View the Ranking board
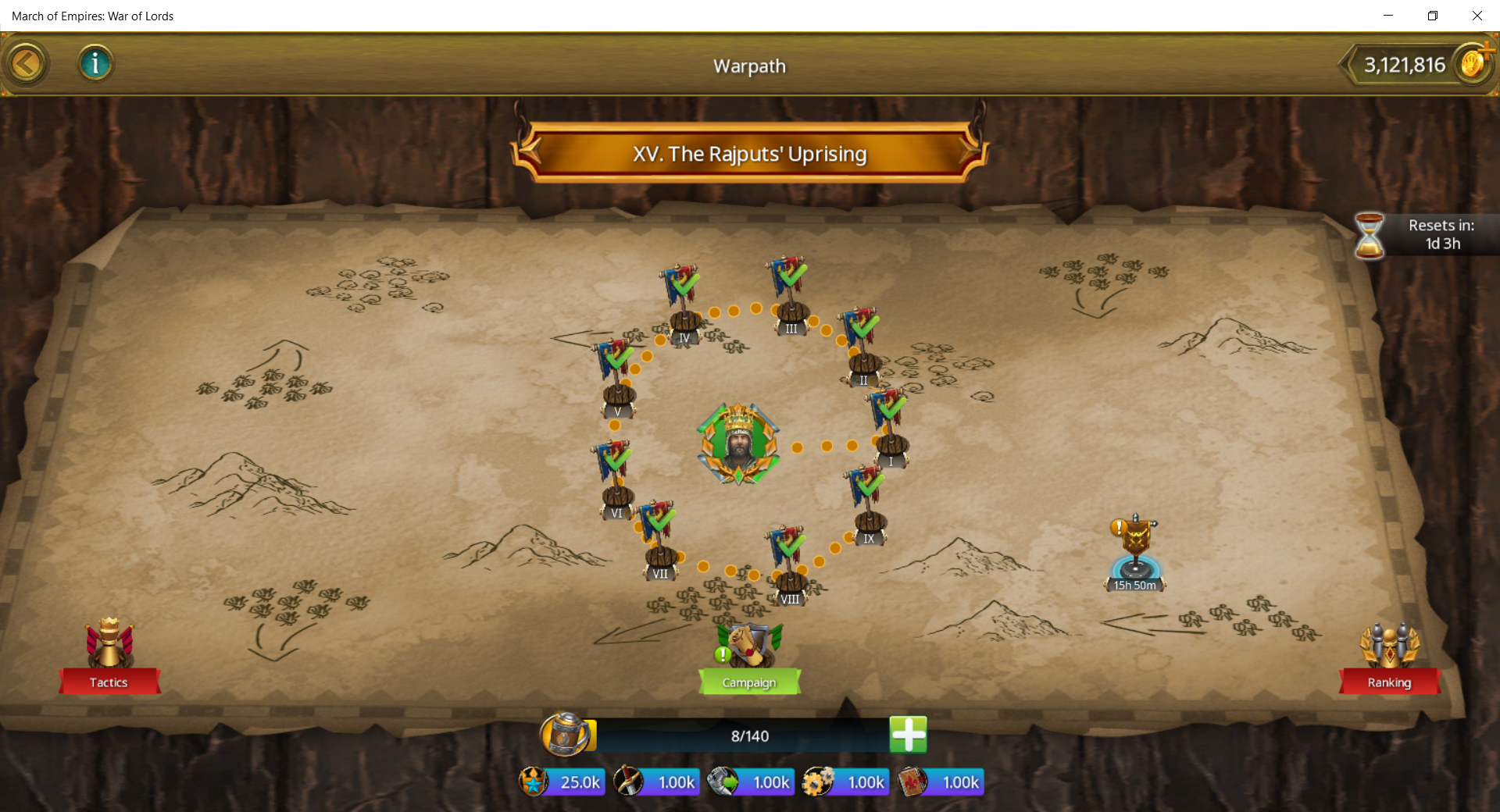This screenshot has height=812, width=1500. [x=1389, y=656]
